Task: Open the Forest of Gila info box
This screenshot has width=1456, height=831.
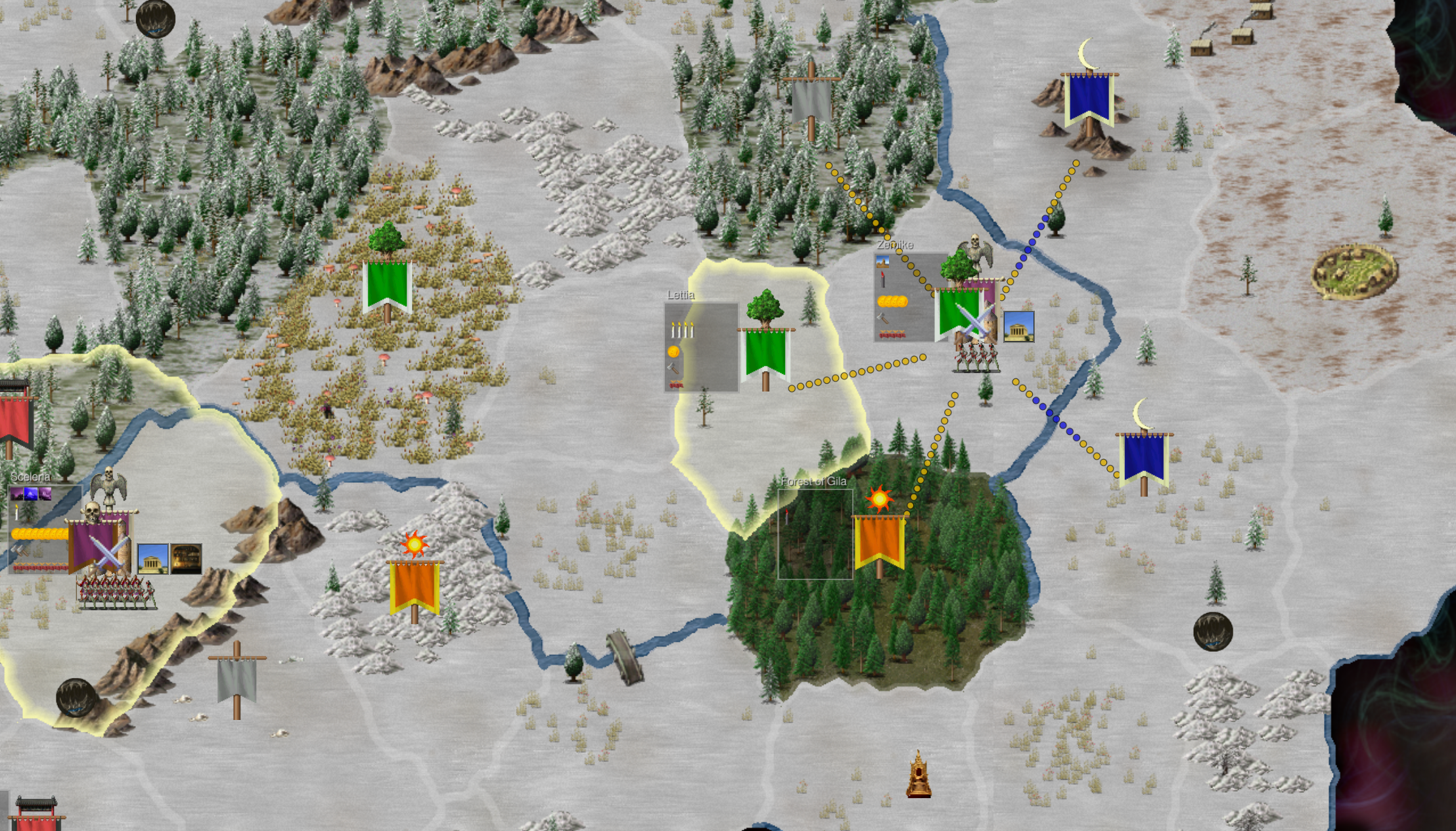Action: 815,534
